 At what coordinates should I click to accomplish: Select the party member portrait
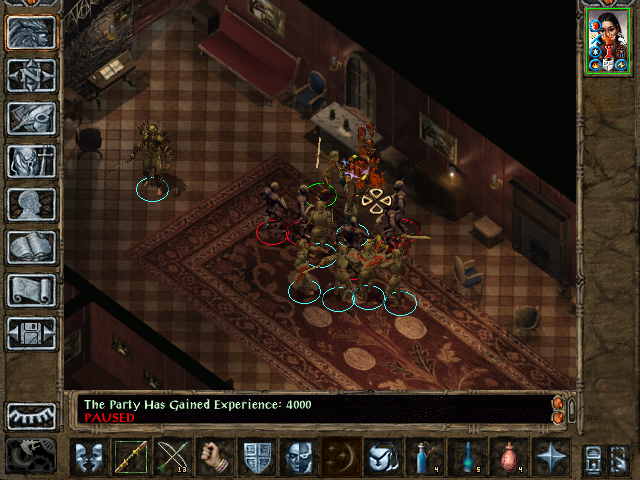[607, 41]
